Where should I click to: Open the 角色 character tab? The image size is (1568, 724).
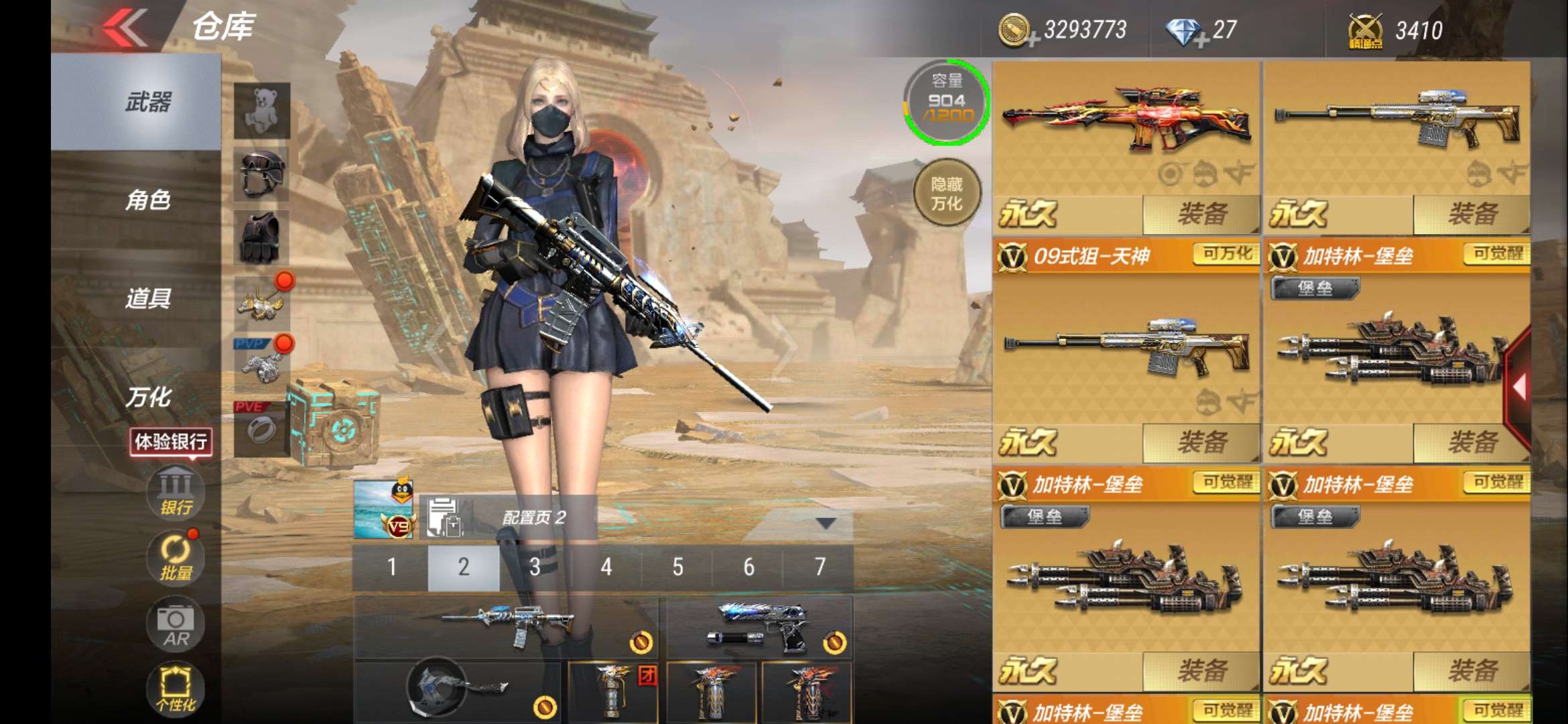coord(147,200)
